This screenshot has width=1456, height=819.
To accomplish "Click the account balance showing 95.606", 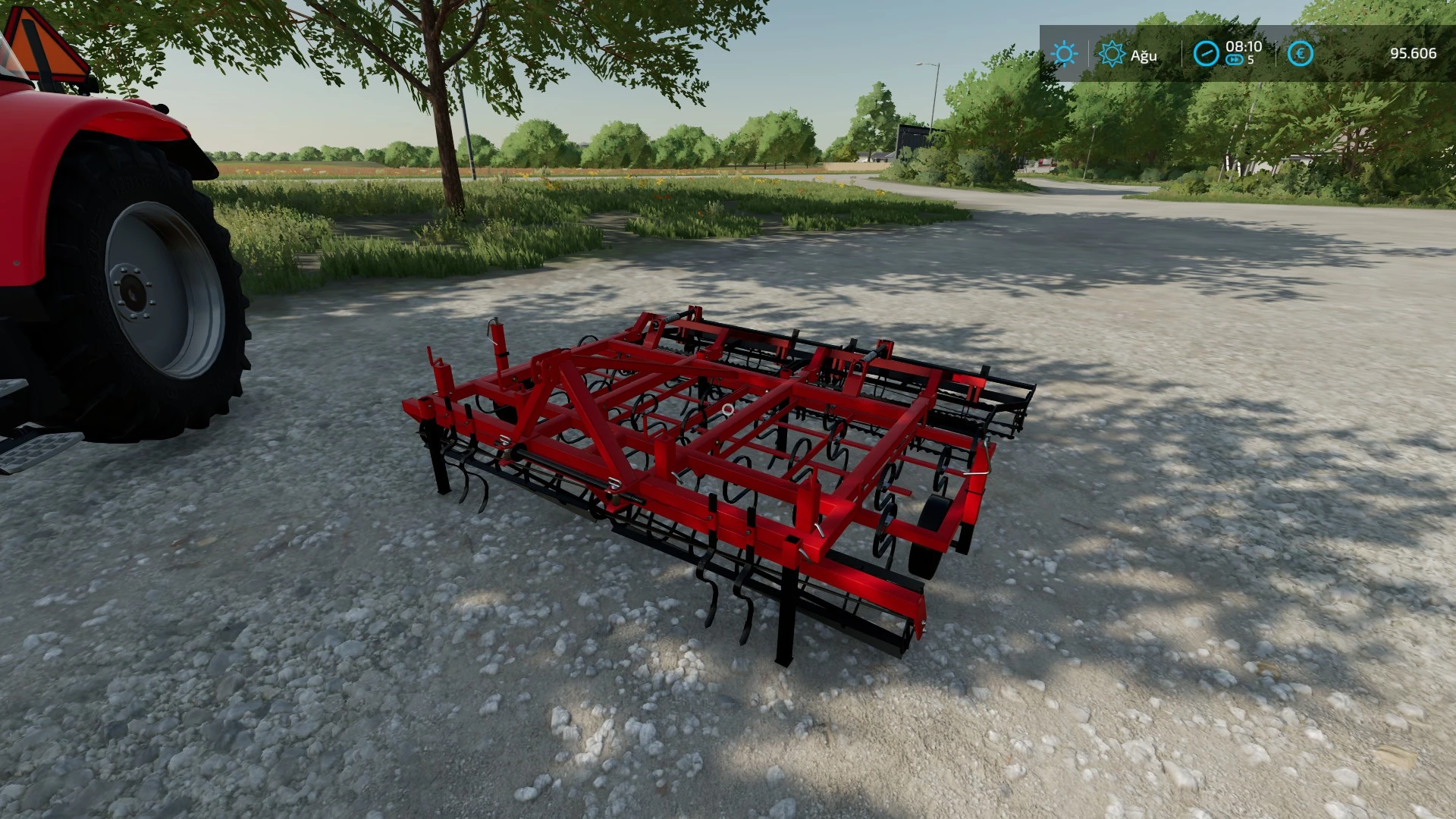I will click(1412, 53).
